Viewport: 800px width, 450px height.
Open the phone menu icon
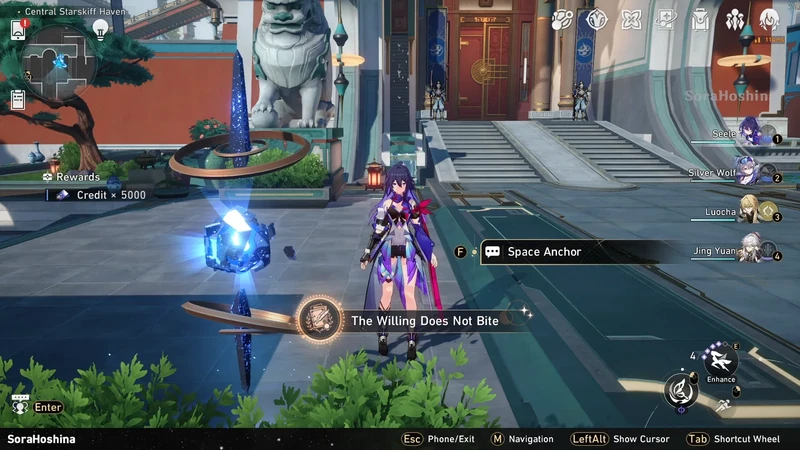(18, 29)
